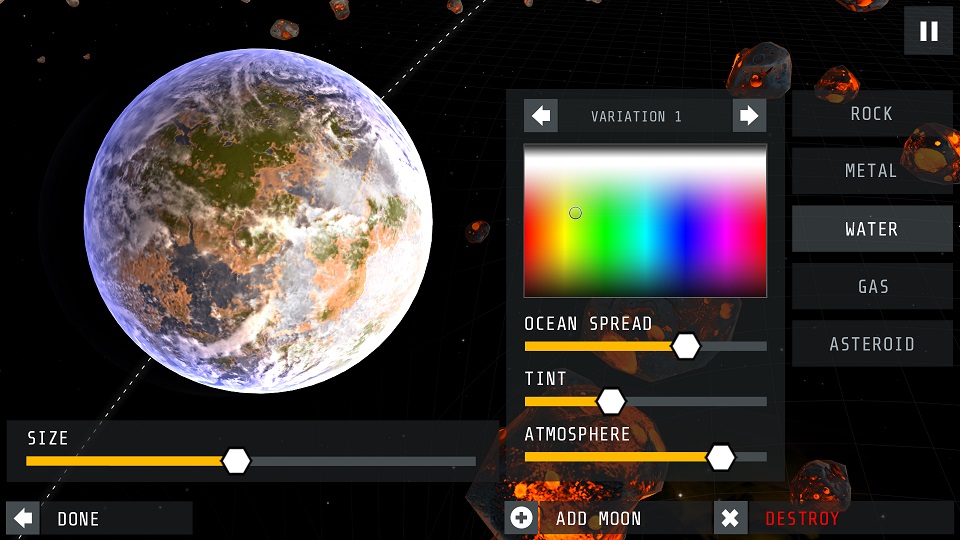
Task: Click the Atmosphere slider handle
Action: point(721,457)
